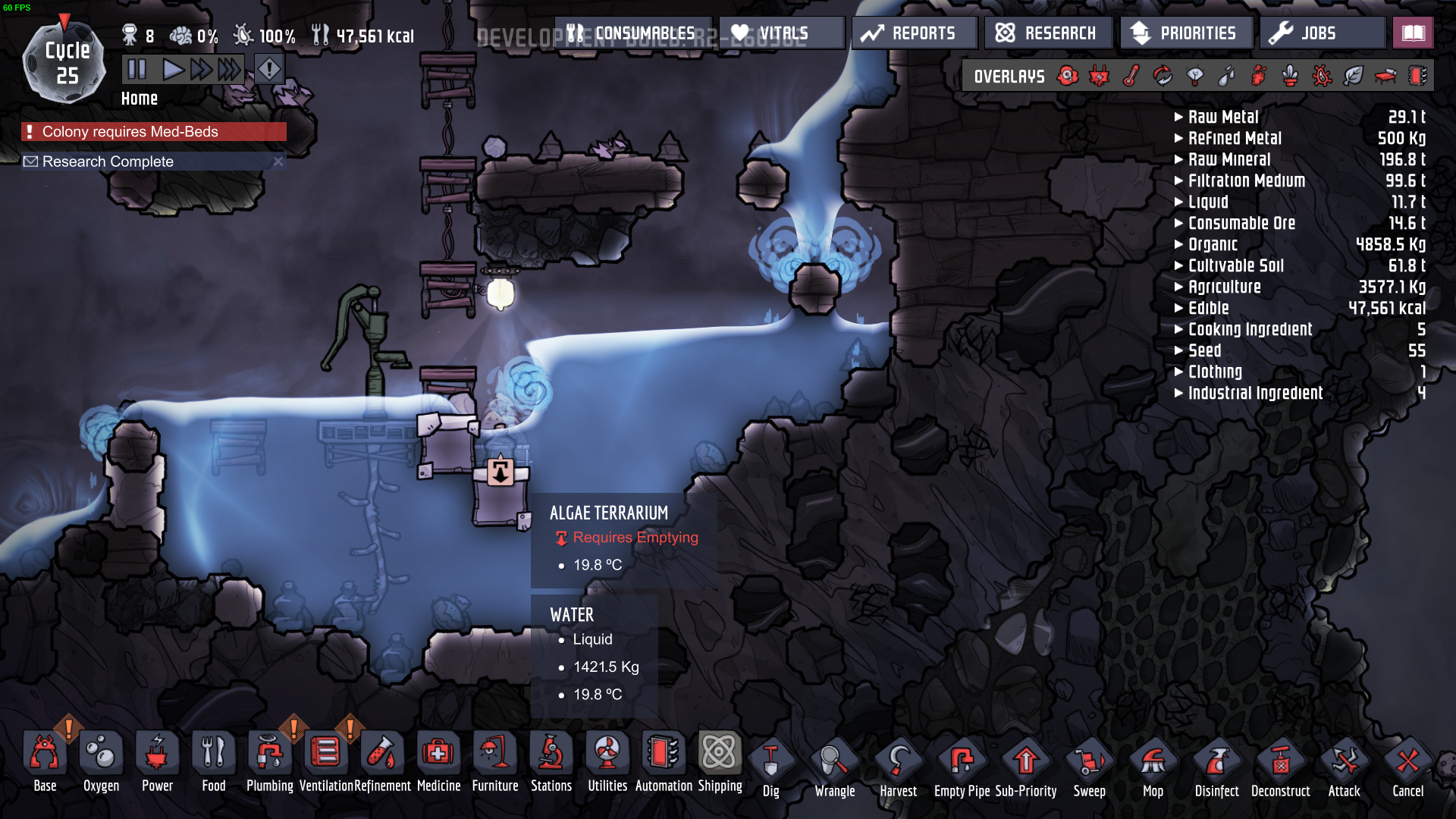Show the Vitals panel
1456x819 pixels.
point(781,33)
